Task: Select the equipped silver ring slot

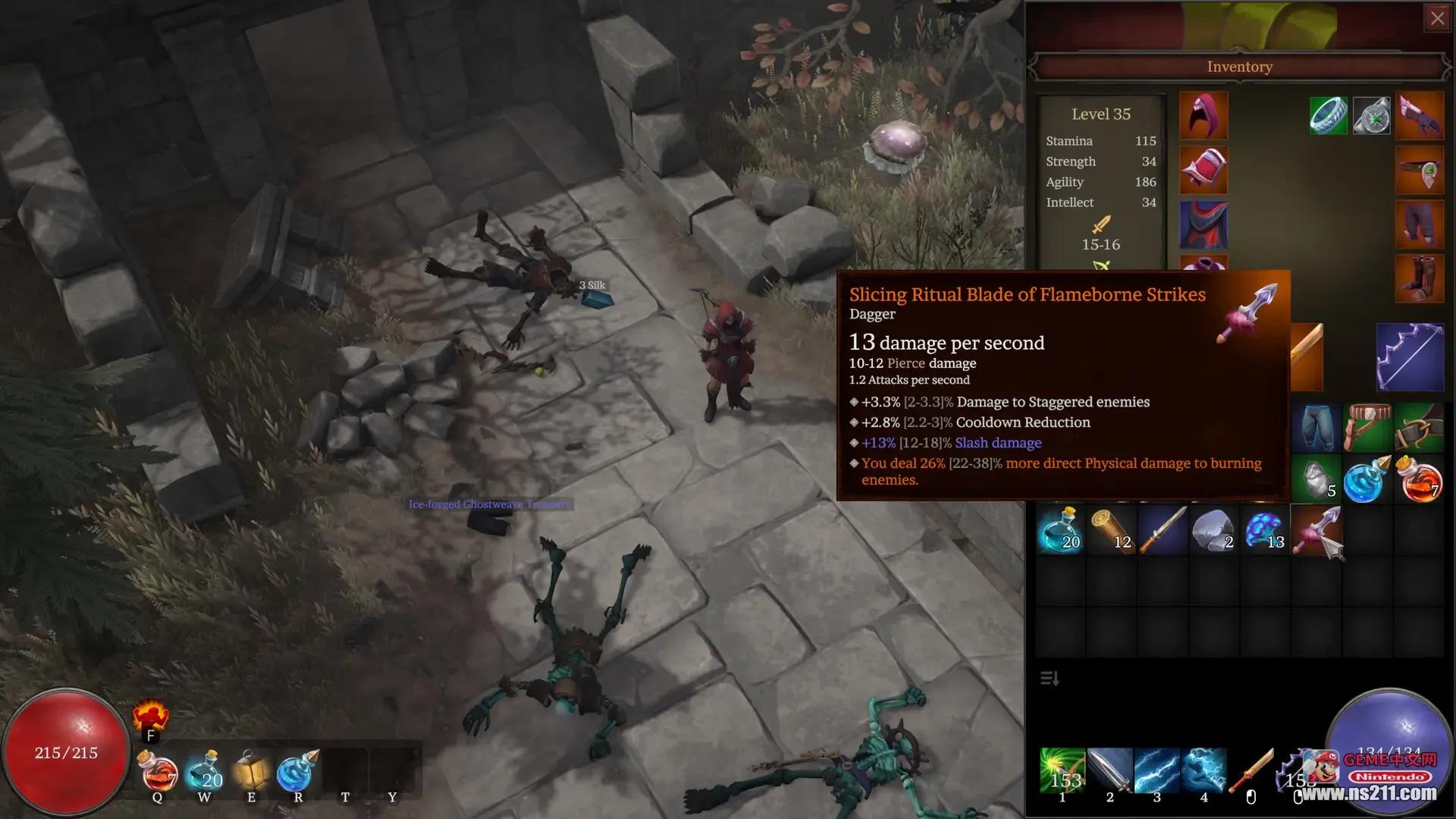Action: point(1328,115)
